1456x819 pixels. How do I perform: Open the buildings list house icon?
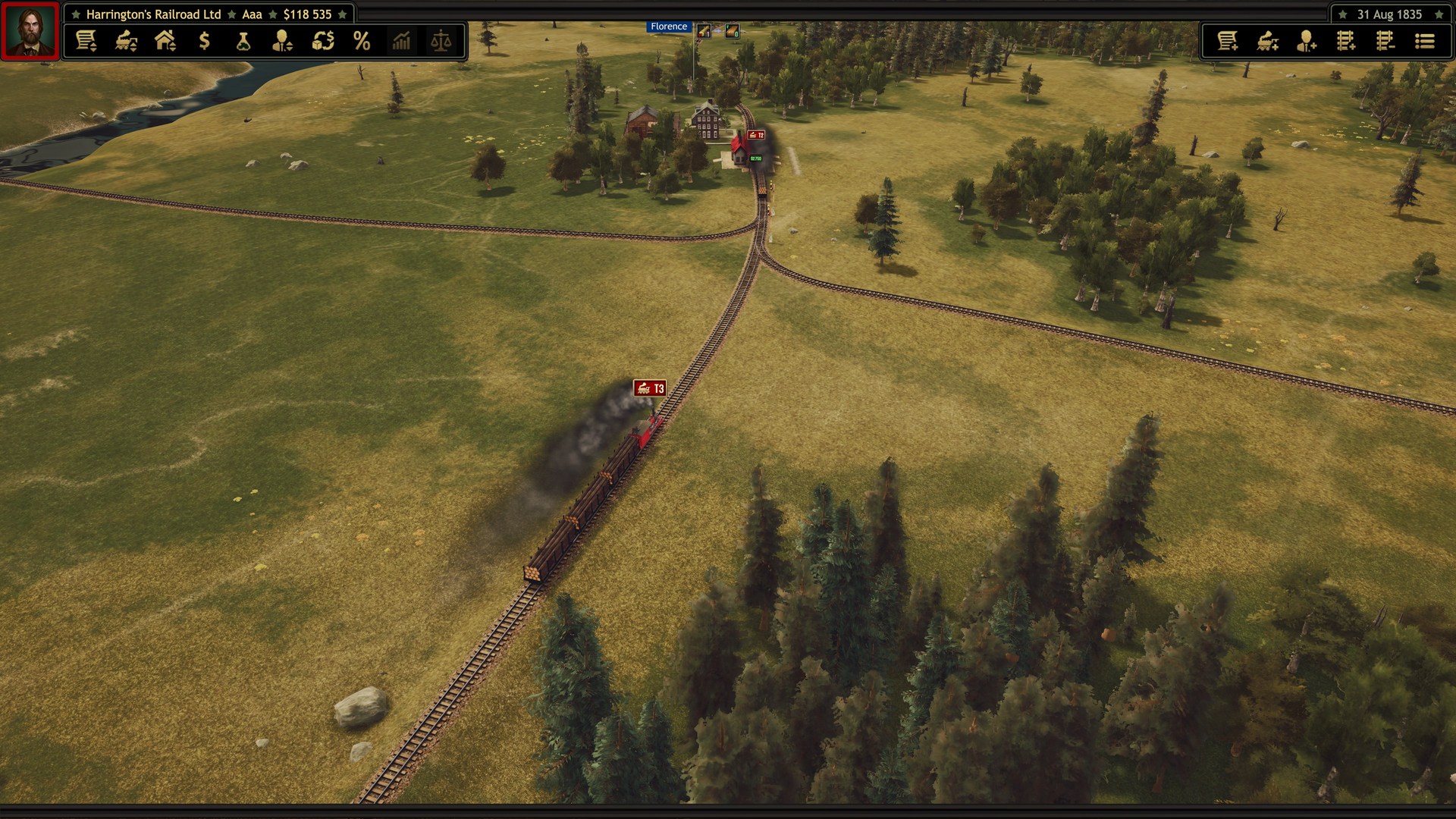pos(165,41)
